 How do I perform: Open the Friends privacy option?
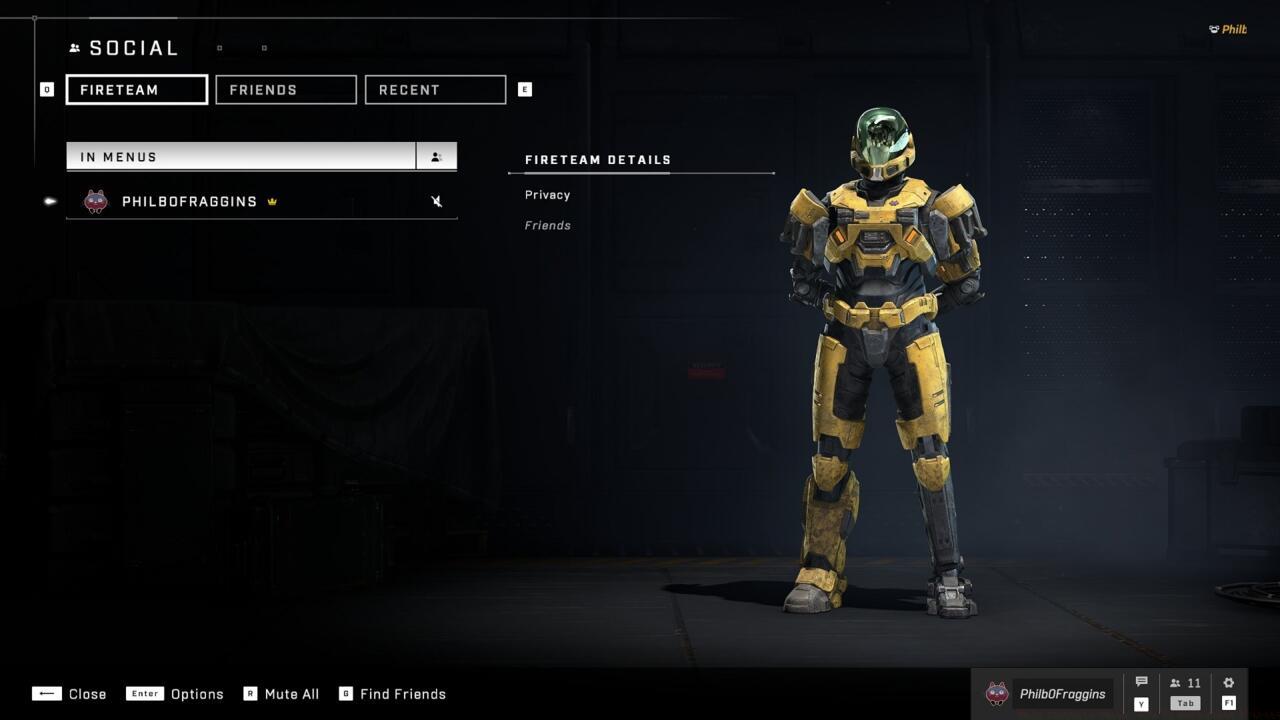click(547, 225)
